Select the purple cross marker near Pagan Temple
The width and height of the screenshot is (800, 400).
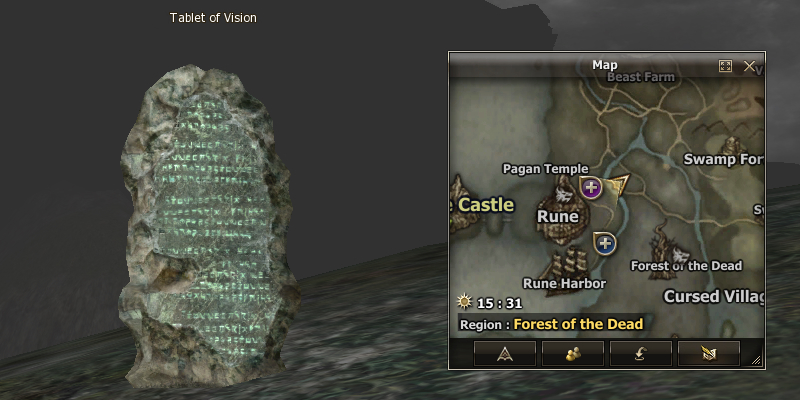coord(591,187)
